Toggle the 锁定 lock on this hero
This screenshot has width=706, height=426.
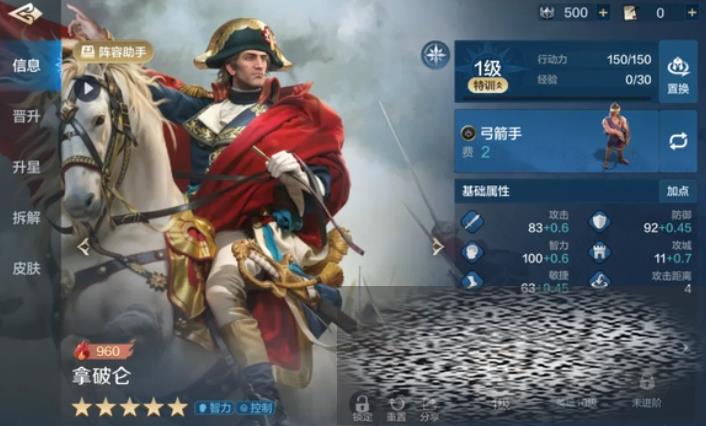(362, 406)
